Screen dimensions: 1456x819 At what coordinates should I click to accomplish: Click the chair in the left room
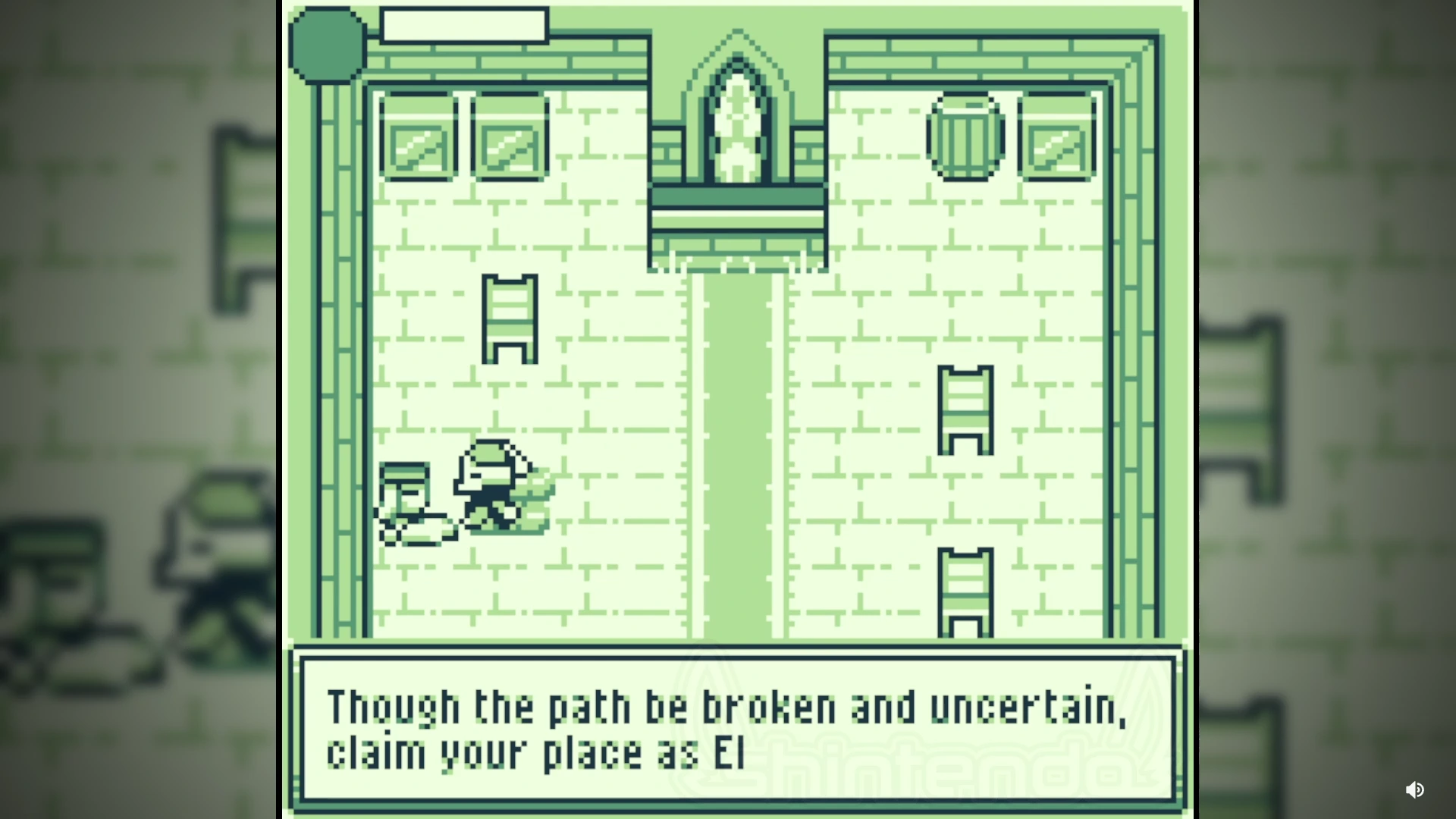coord(510,318)
